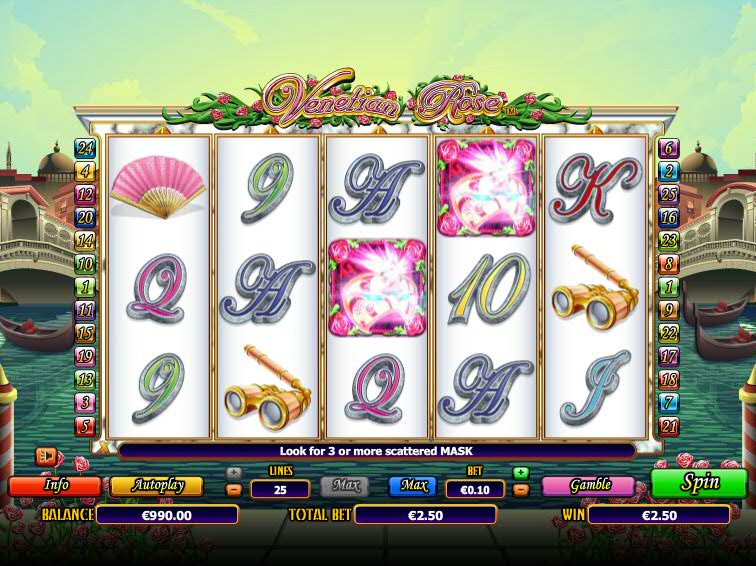The height and width of the screenshot is (566, 756).
Task: Increase the number of lines
Action: [234, 473]
